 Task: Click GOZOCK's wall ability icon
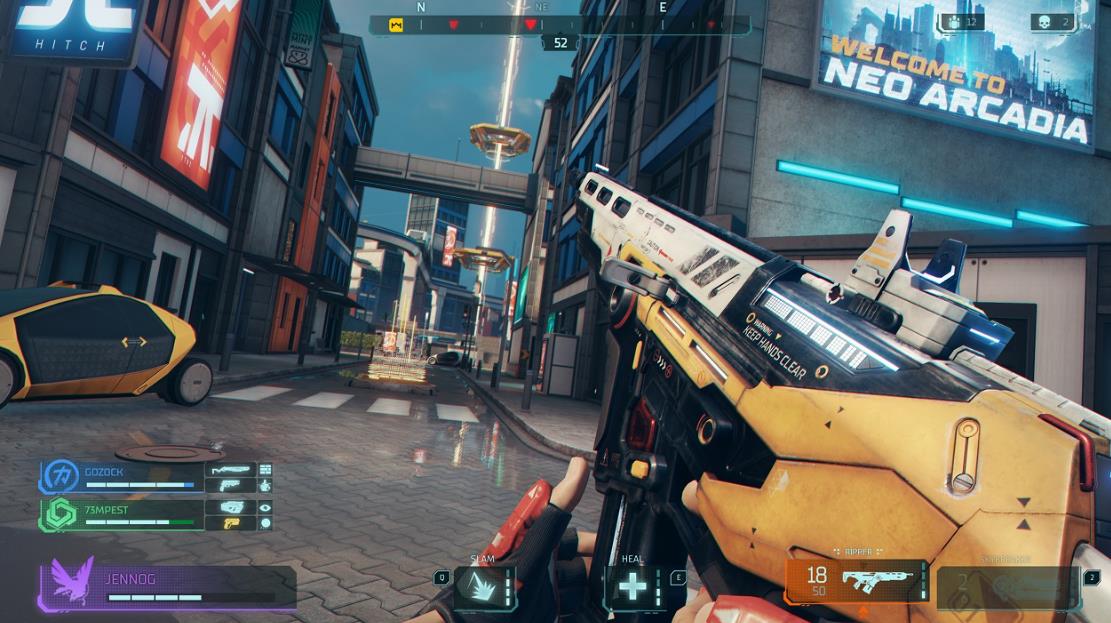click(x=265, y=469)
